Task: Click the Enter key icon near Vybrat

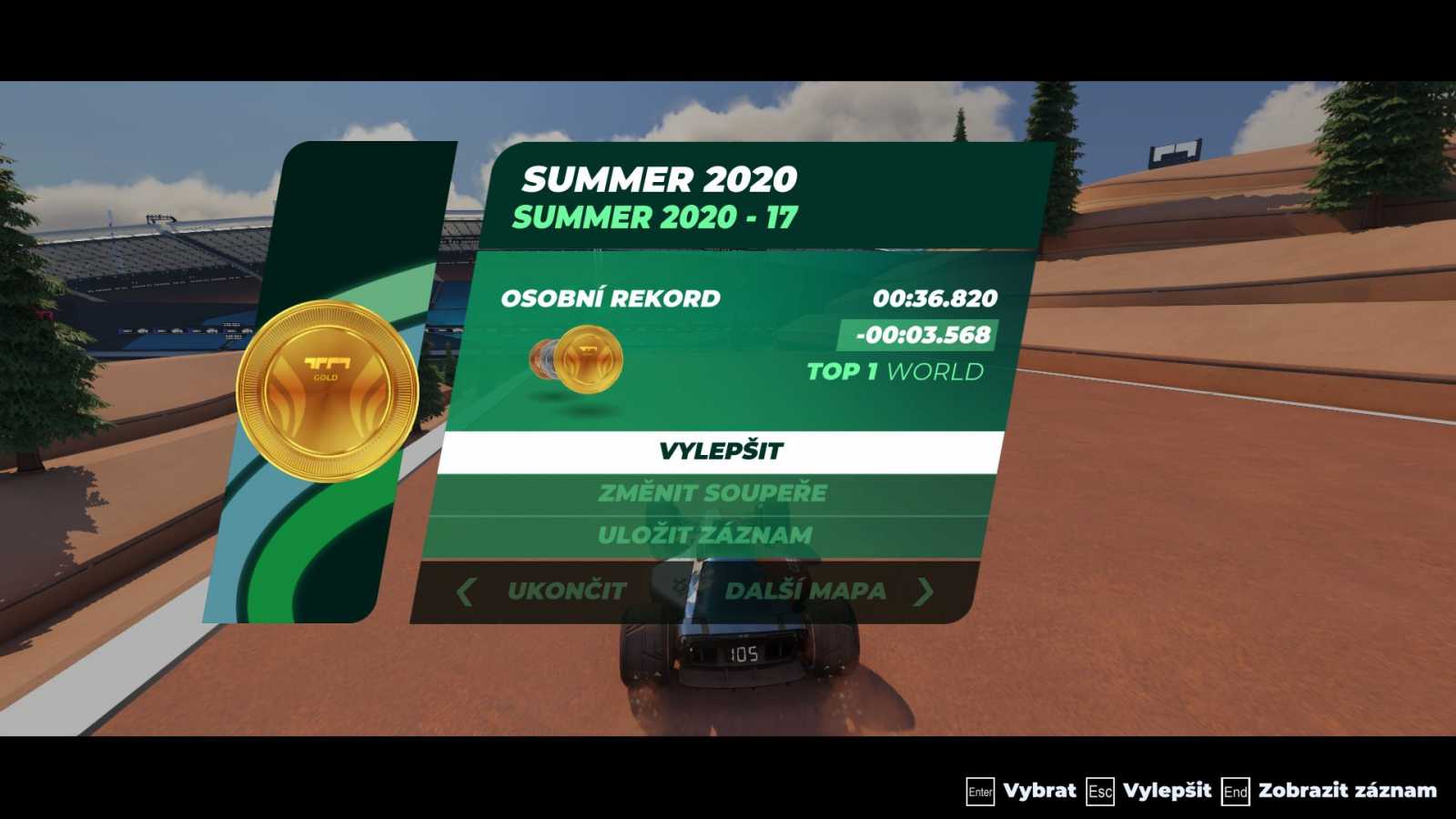Action: tap(979, 791)
